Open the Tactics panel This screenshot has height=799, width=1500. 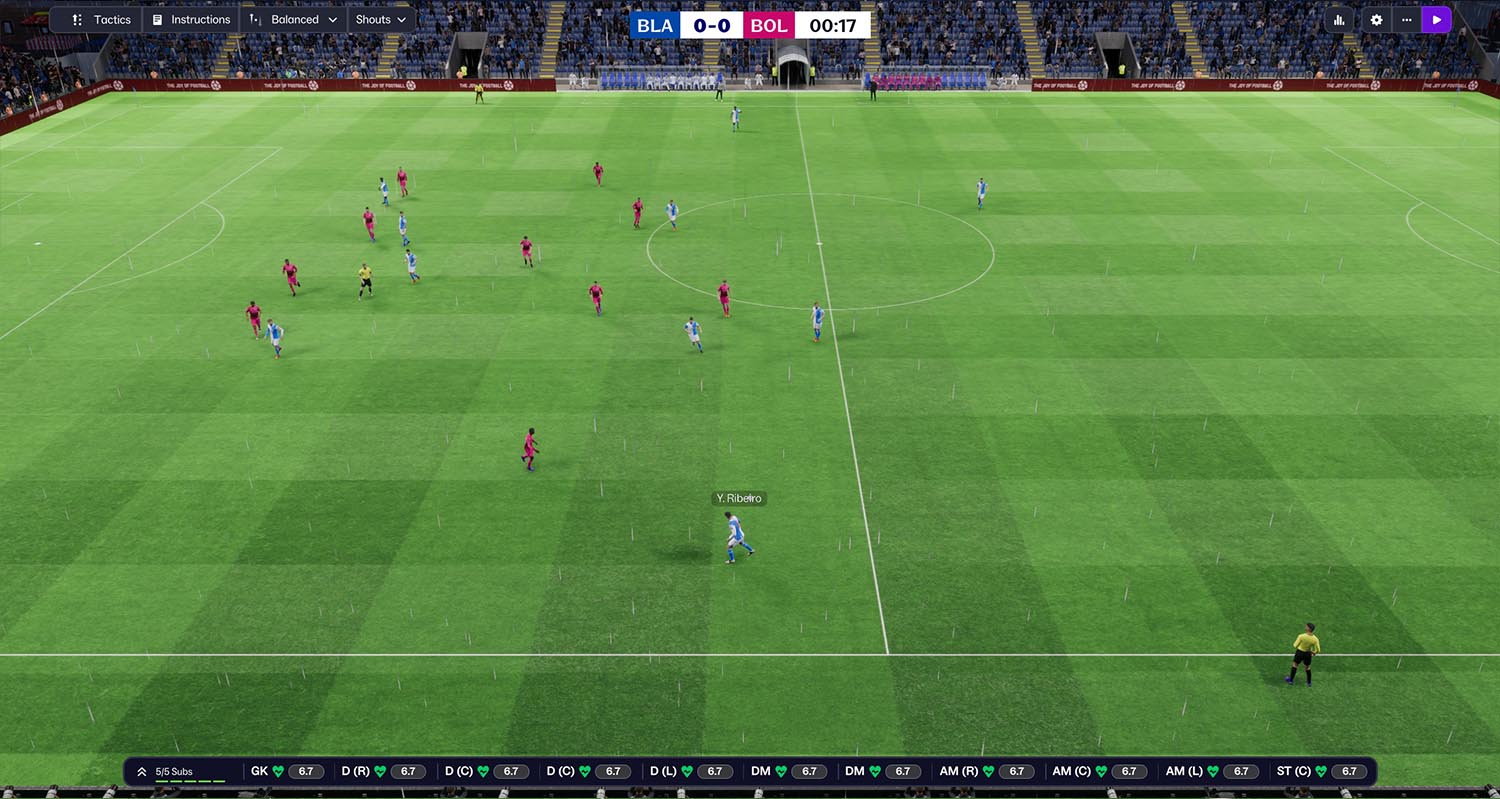coord(101,20)
